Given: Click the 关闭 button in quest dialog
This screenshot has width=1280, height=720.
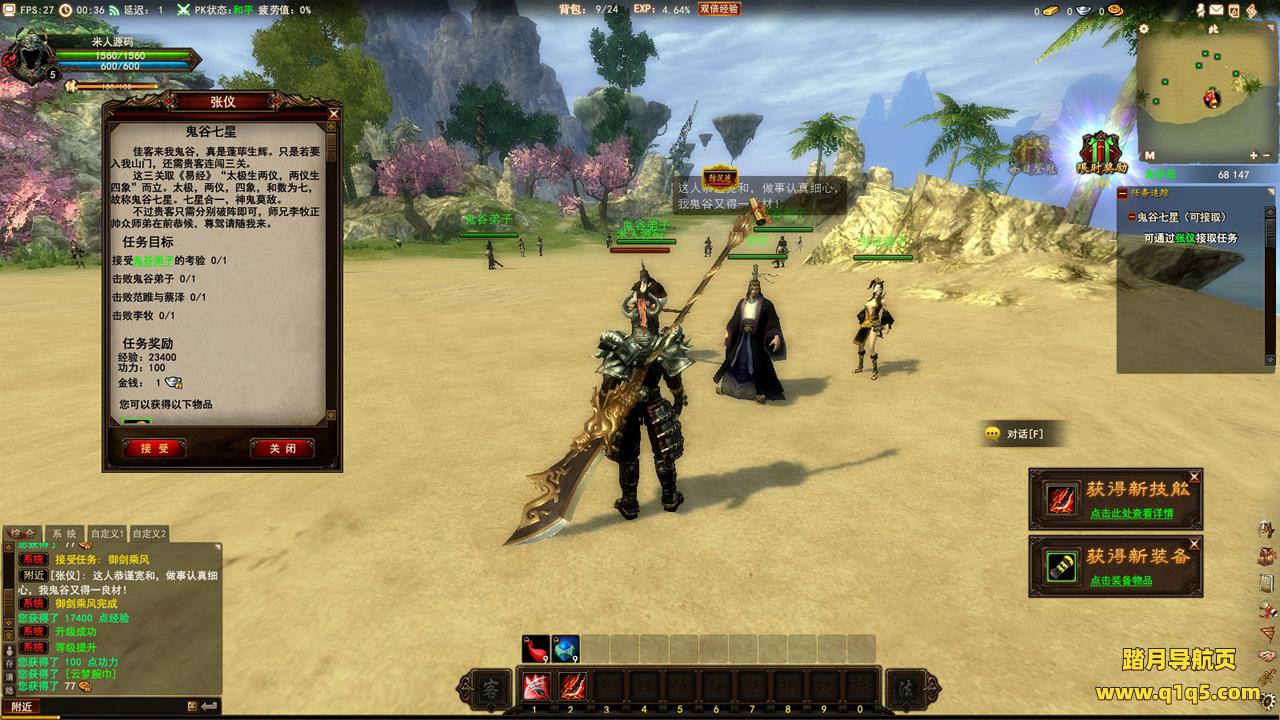Looking at the screenshot, I should click(x=282, y=449).
